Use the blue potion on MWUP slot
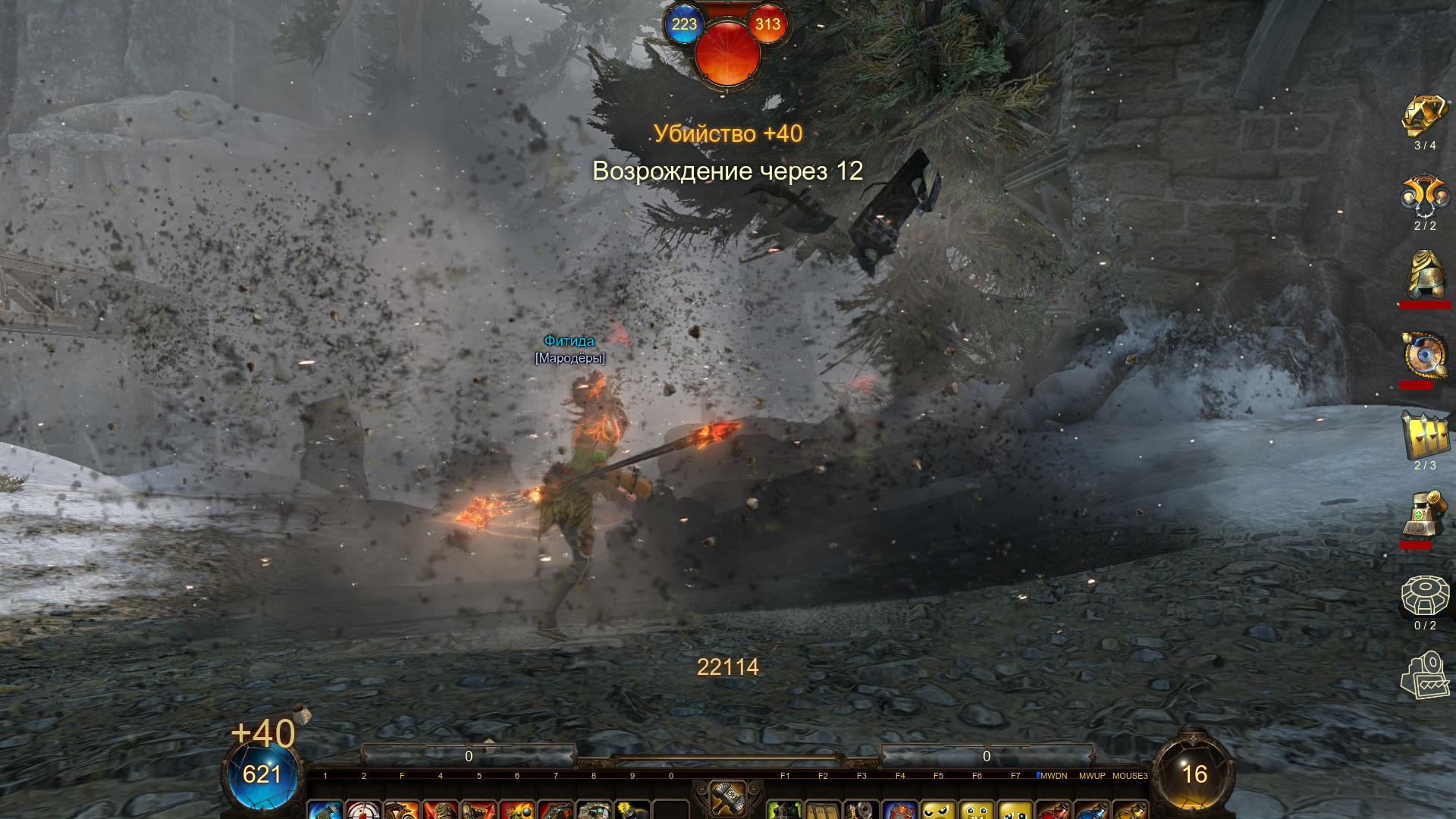Screen dimensions: 1456x819 1092,810
